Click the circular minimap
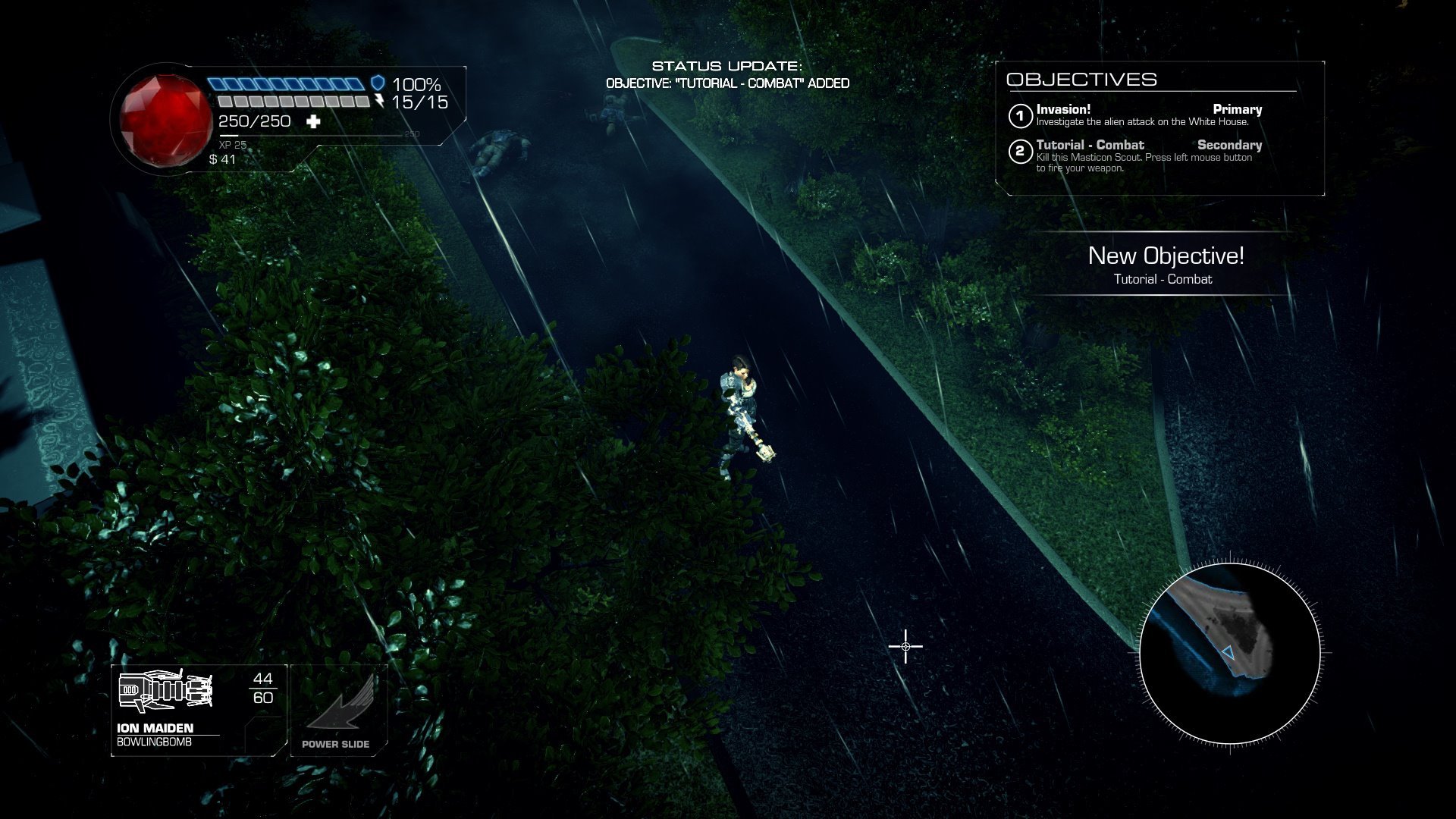 coord(1229,654)
